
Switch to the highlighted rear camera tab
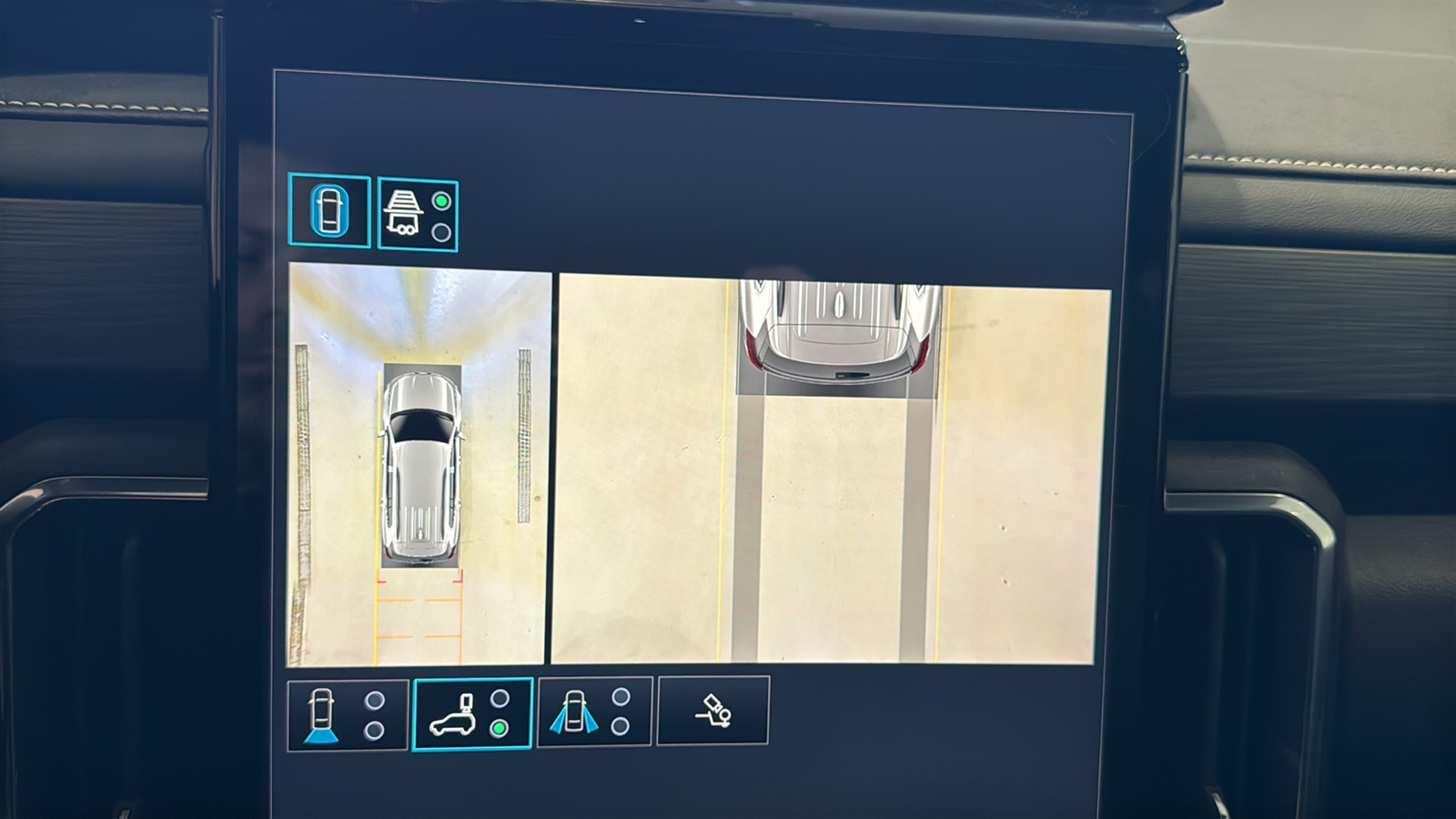[x=472, y=714]
